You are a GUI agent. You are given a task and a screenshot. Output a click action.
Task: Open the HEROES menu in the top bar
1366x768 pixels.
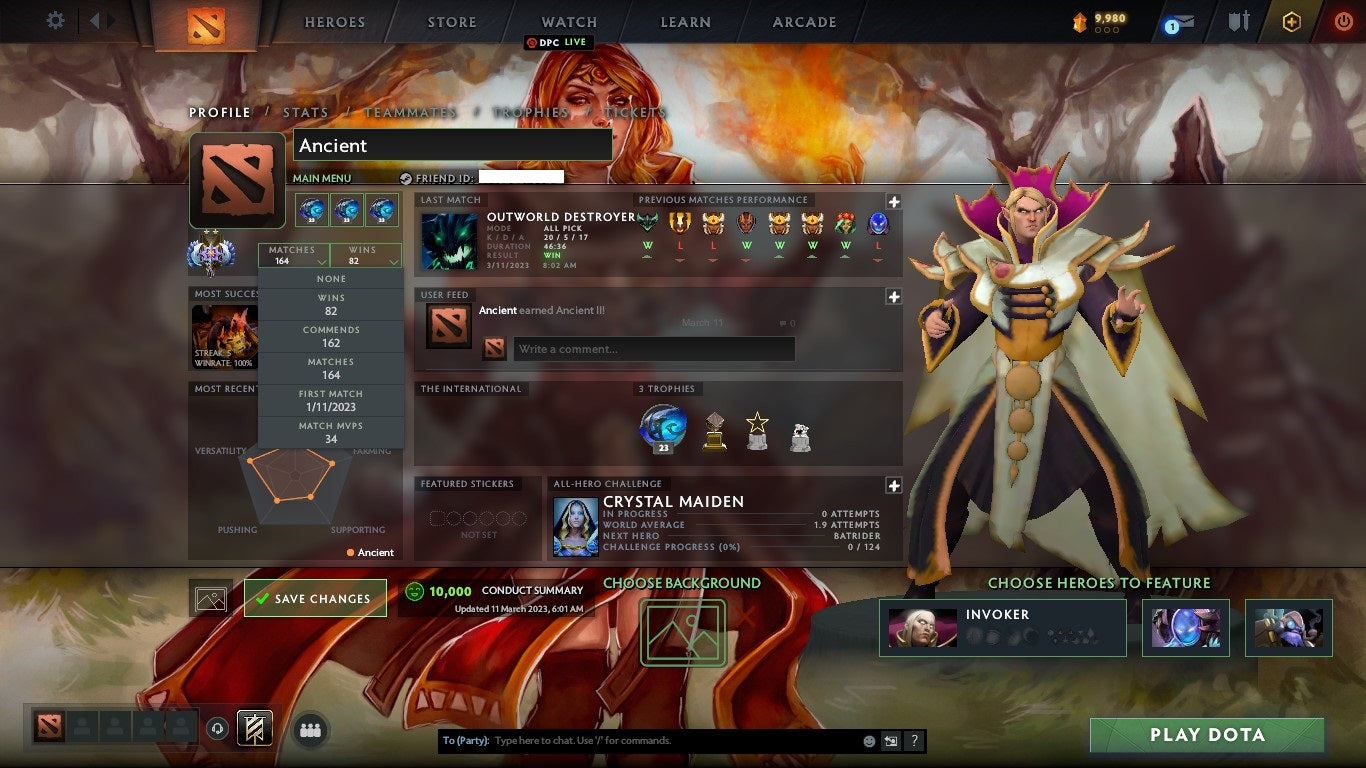[x=334, y=22]
